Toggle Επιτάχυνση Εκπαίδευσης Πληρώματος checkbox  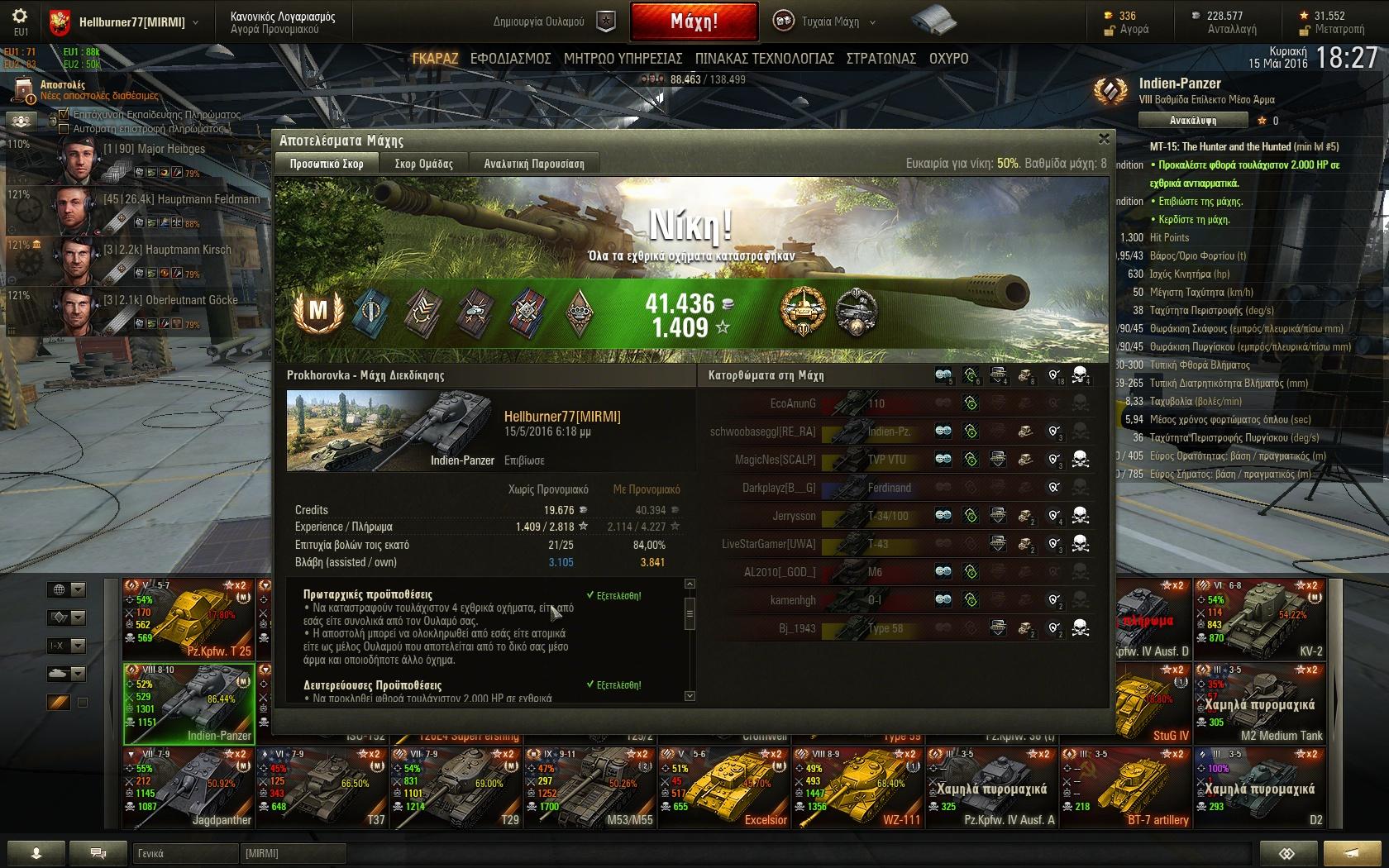coord(64,115)
